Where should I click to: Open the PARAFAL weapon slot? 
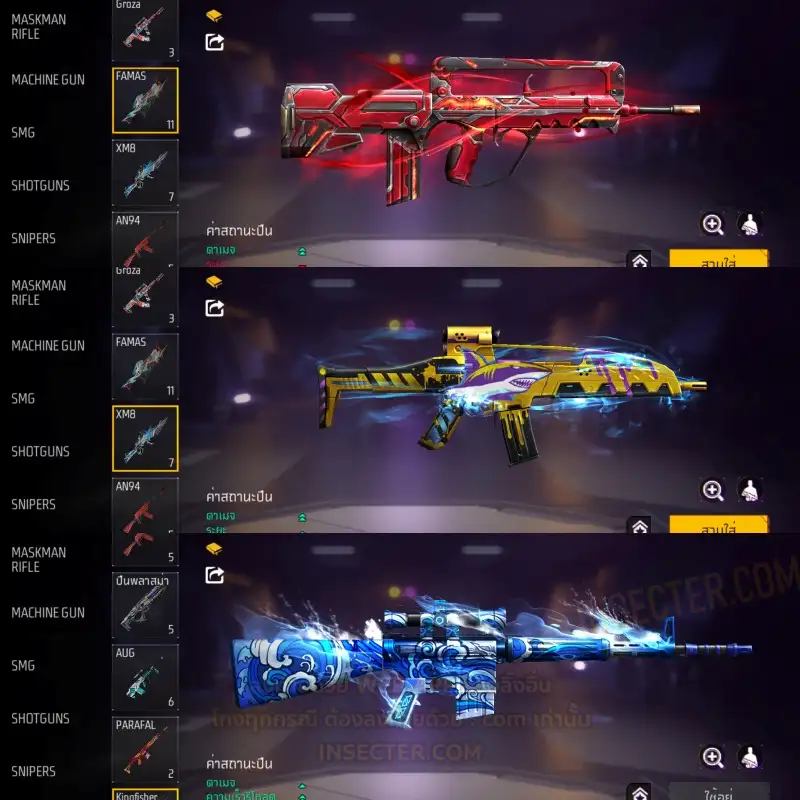pyautogui.click(x=145, y=749)
